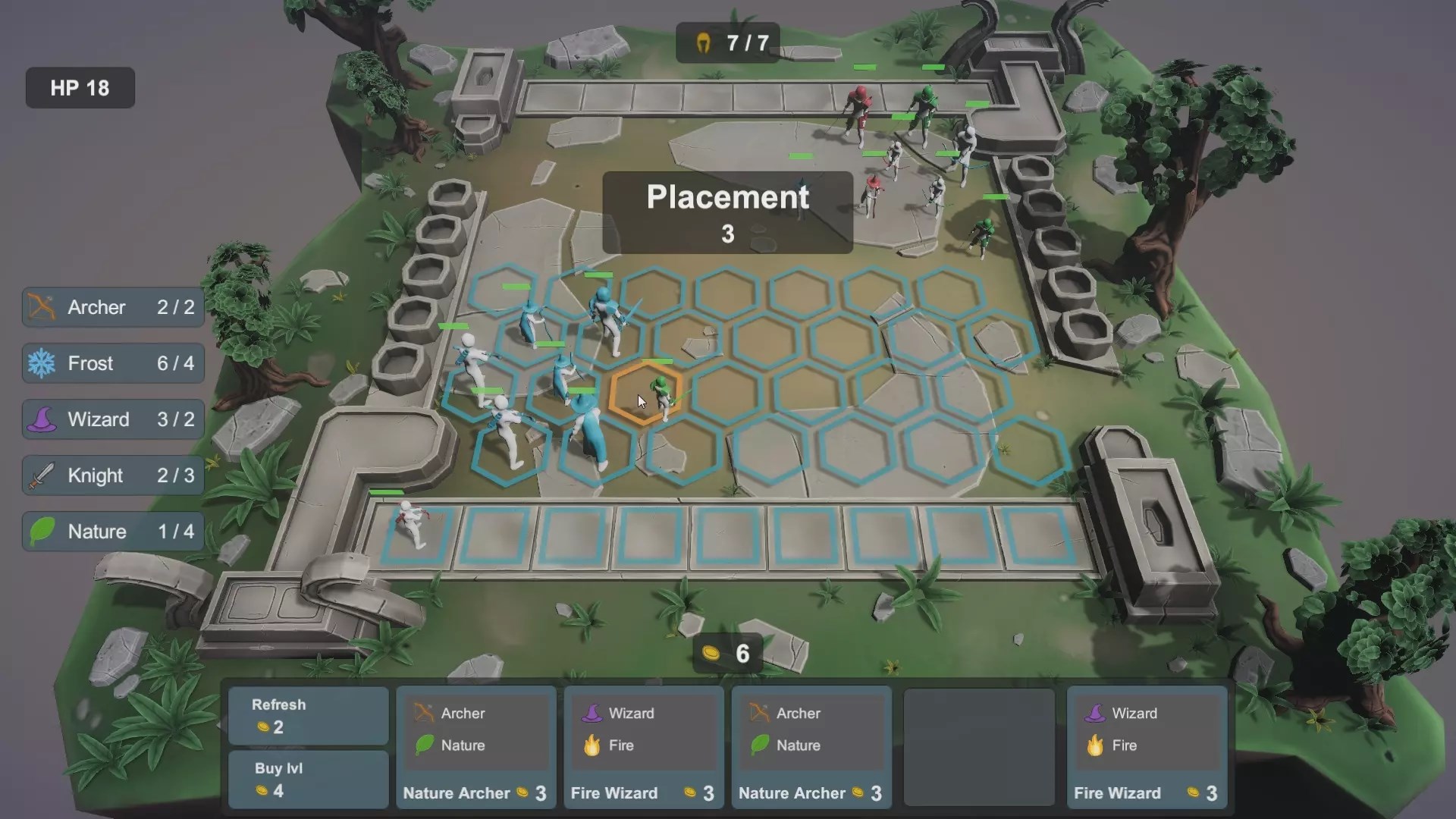Click the bow icon on the second Nature Archer card
The width and height of the screenshot is (1456, 819).
pyautogui.click(x=759, y=713)
